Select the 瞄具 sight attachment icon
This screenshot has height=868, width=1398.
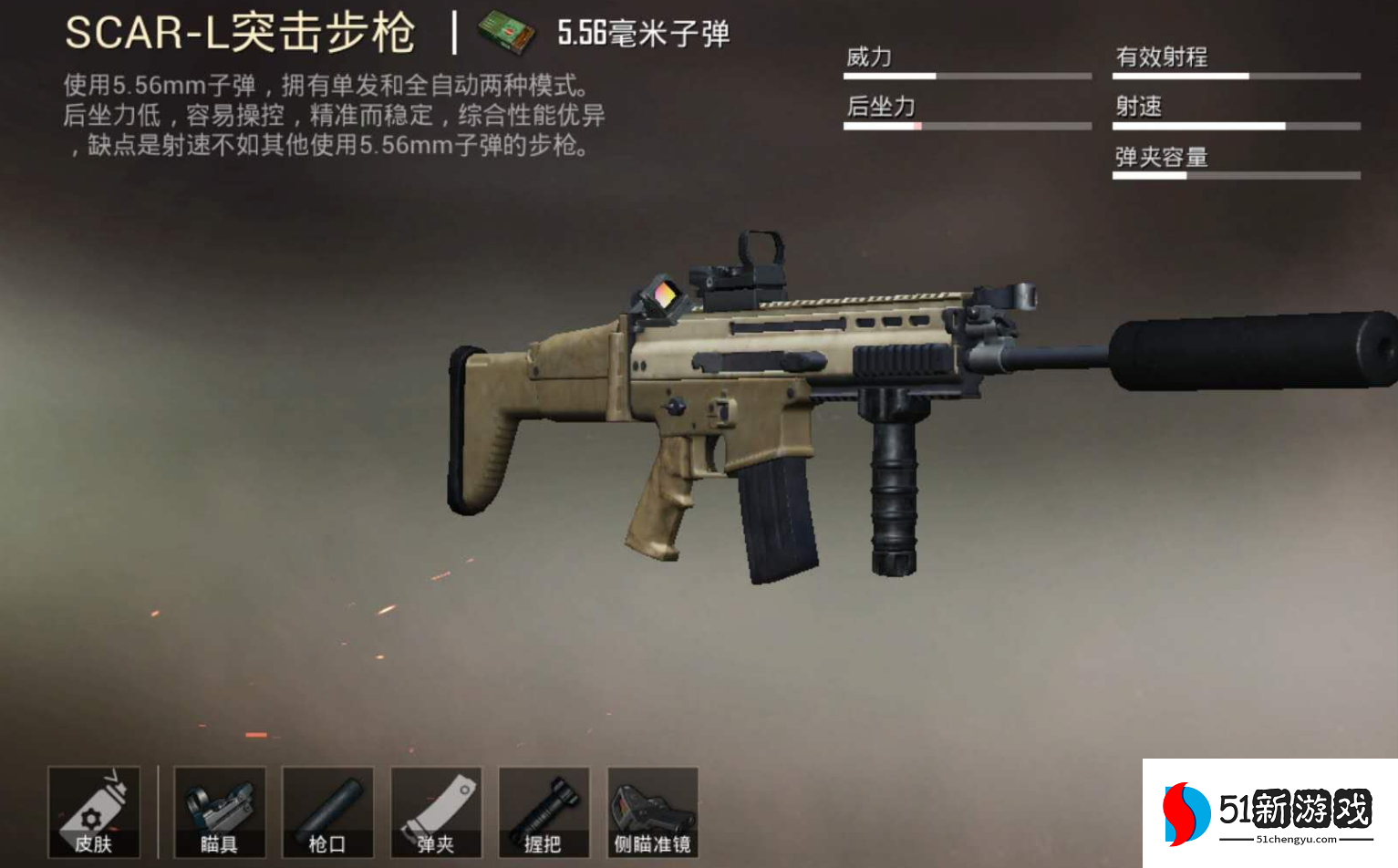pyautogui.click(x=219, y=811)
